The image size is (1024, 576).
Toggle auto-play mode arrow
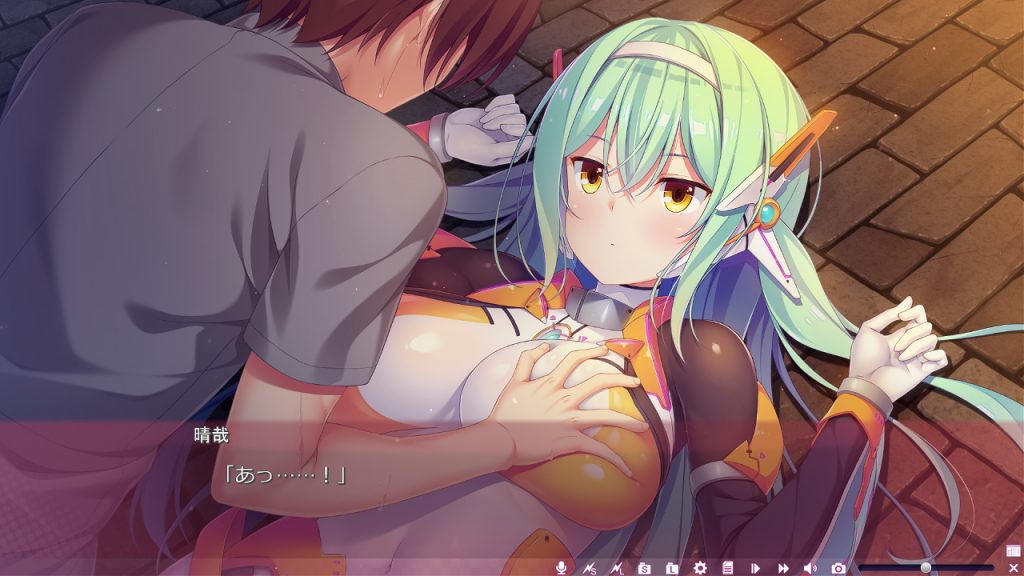(756, 568)
